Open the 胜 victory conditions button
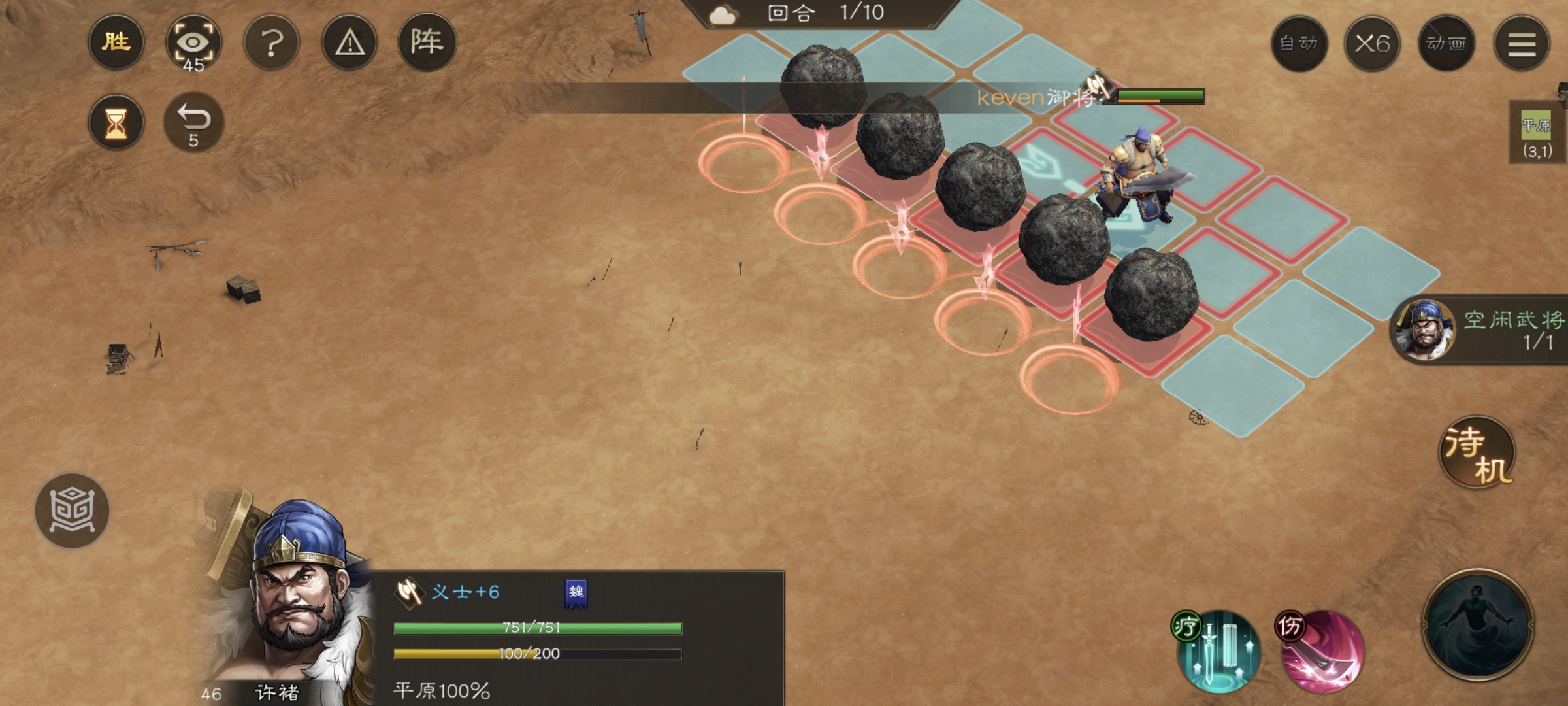The height and width of the screenshot is (706, 1568). point(116,43)
